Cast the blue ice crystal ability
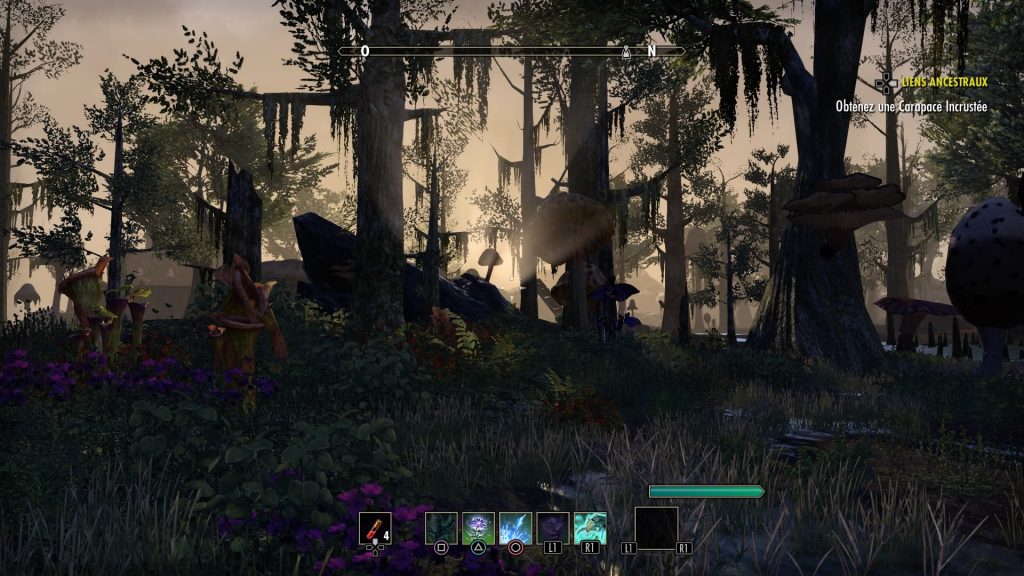The image size is (1024, 576). pos(515,527)
